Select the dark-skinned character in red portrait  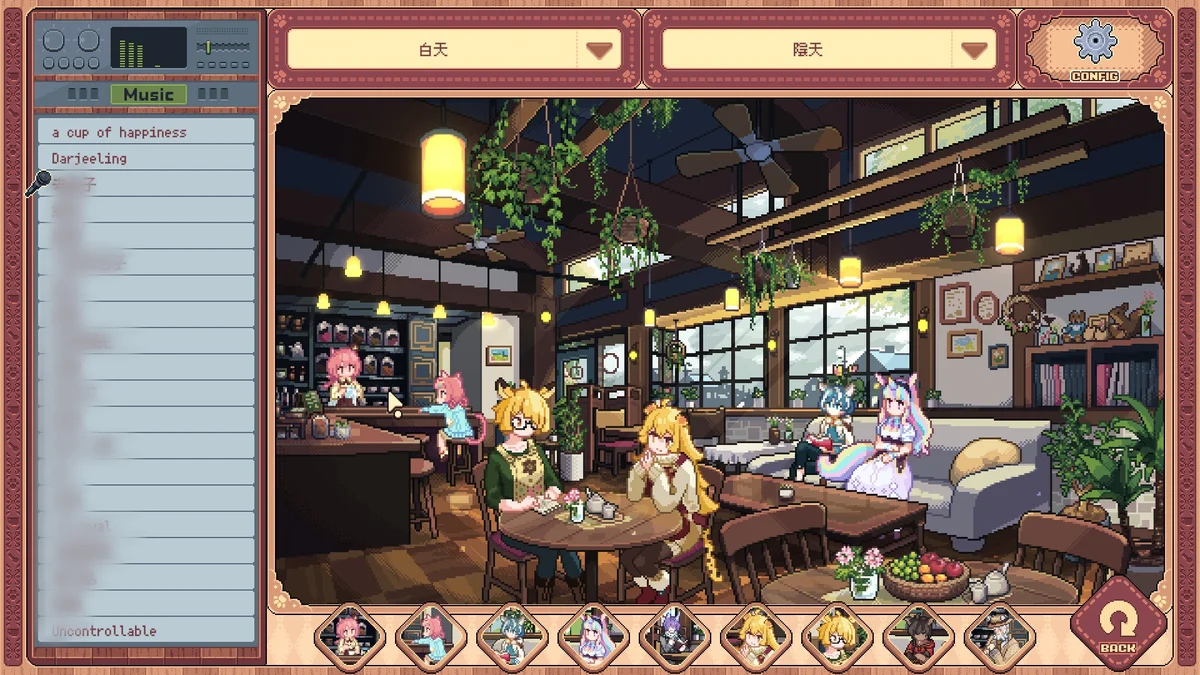point(919,637)
